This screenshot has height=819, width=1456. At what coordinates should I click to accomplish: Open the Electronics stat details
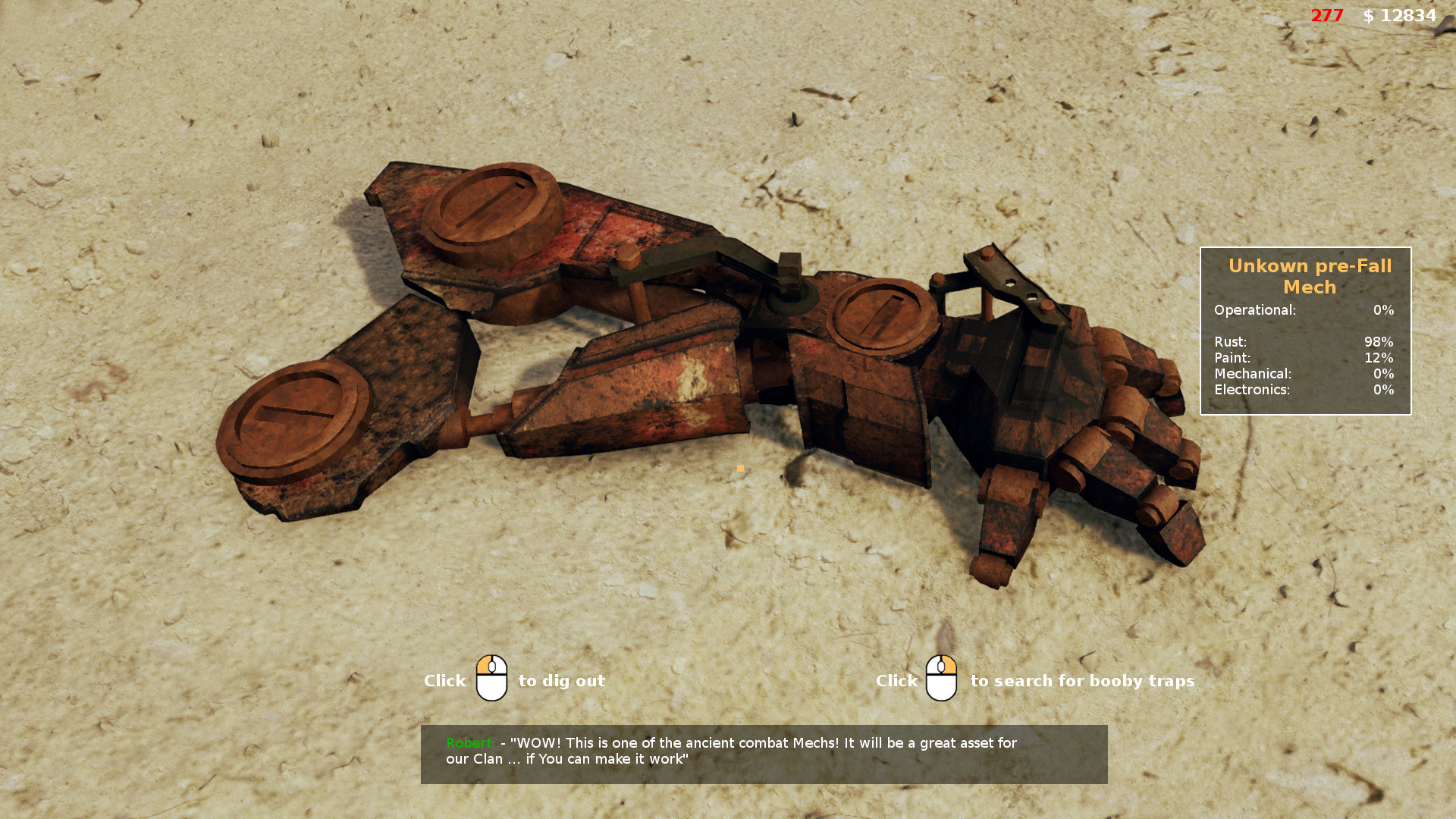(x=1304, y=390)
